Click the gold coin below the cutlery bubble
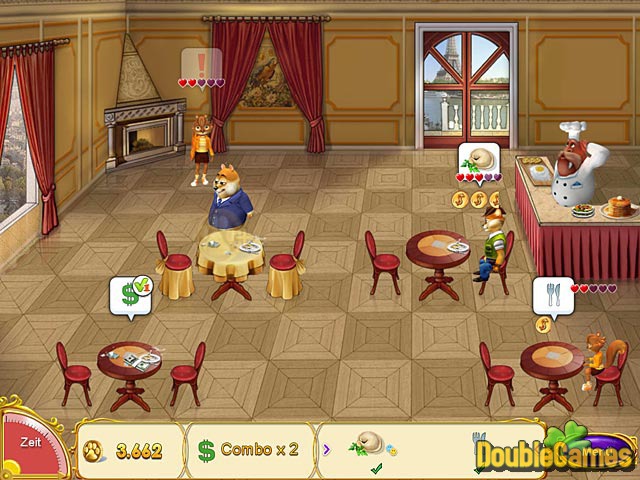The image size is (640, 480). pyautogui.click(x=543, y=324)
